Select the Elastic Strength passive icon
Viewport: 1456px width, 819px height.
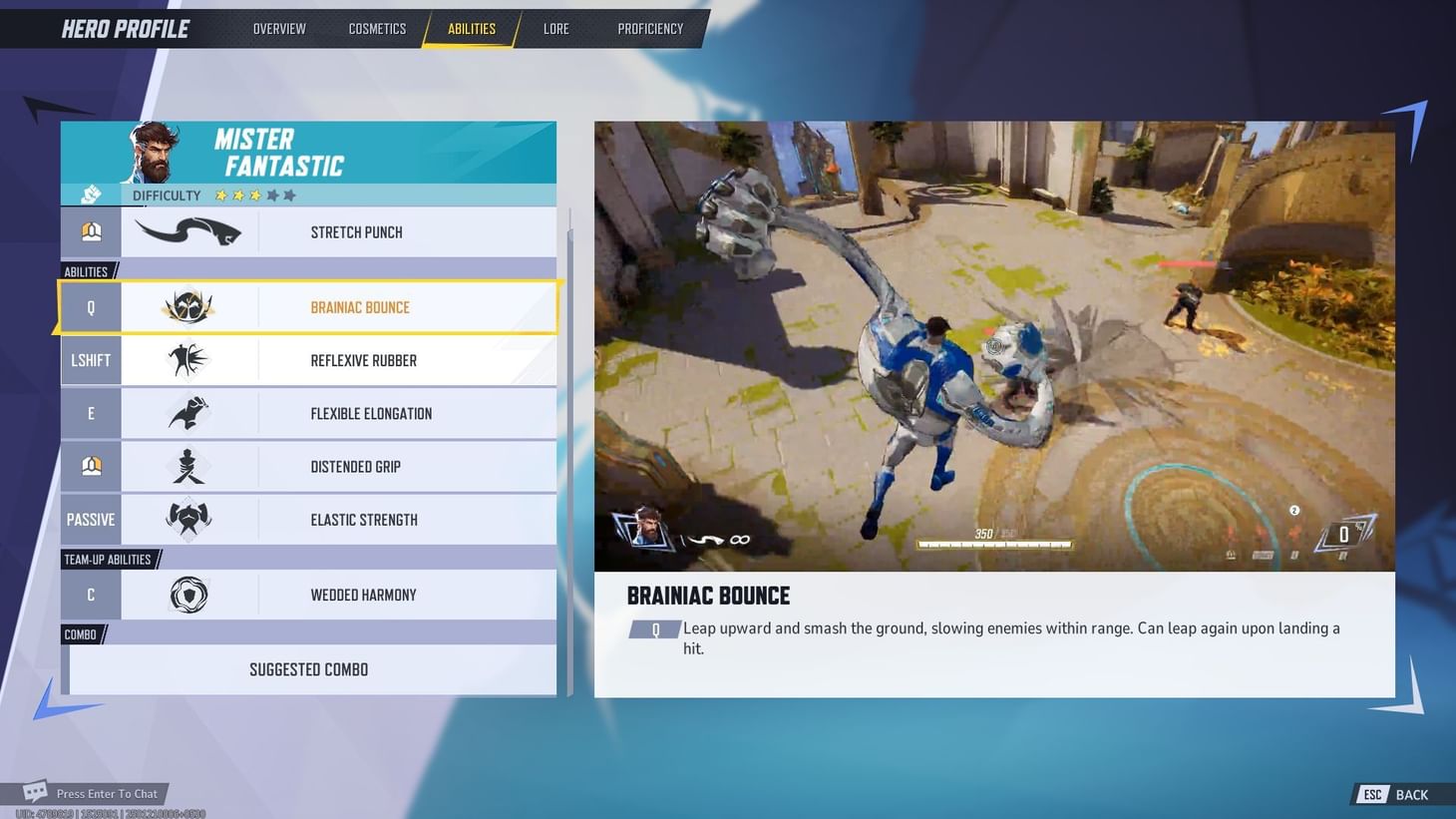click(x=189, y=519)
